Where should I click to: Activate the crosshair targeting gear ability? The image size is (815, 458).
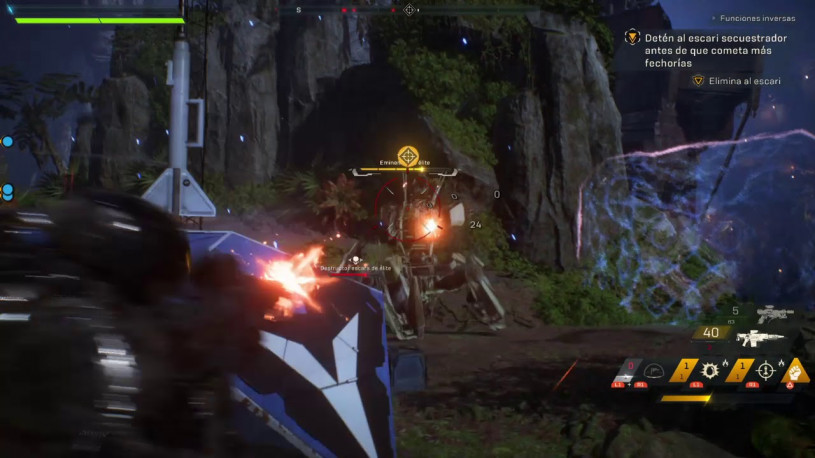coord(766,371)
